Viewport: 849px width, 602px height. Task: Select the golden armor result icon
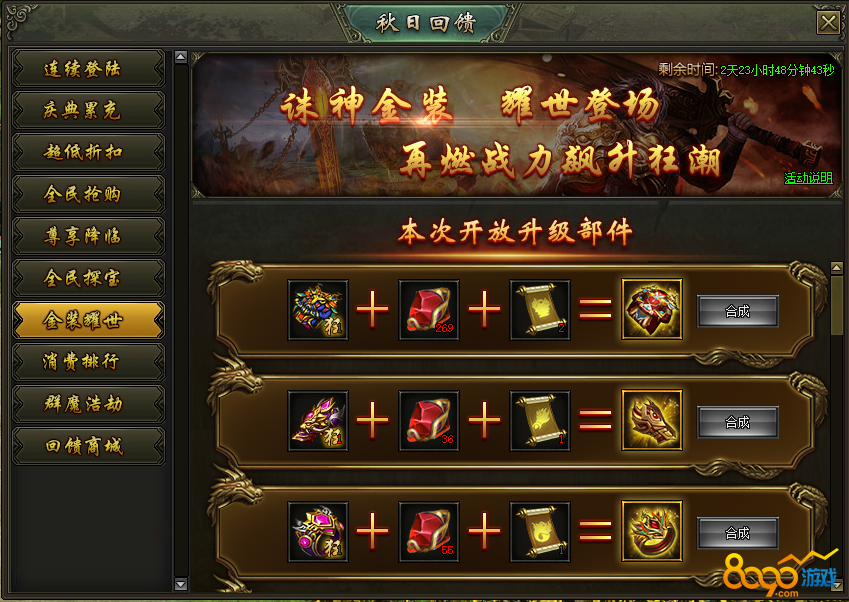tap(652, 310)
